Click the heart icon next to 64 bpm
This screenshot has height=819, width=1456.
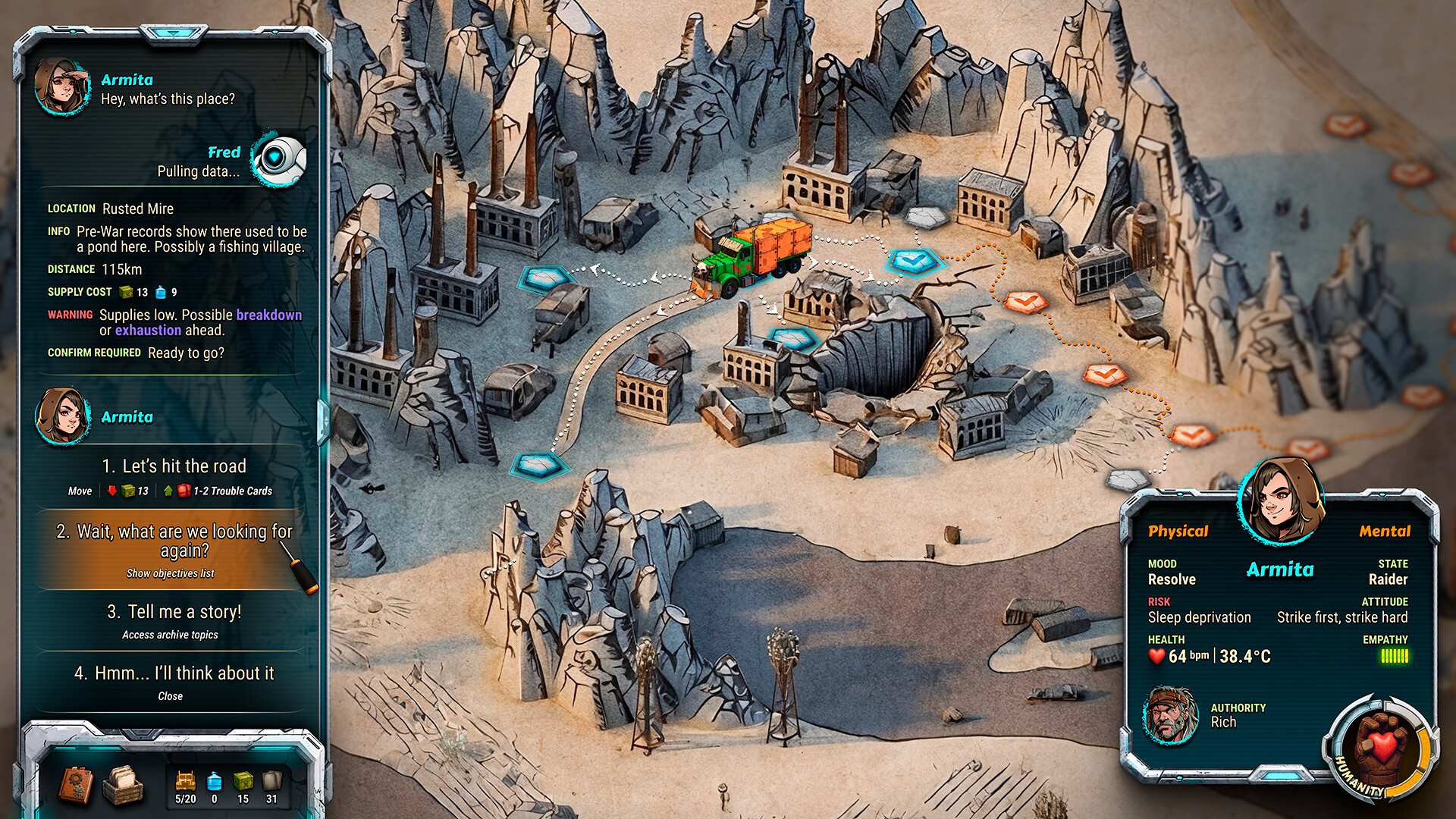[1159, 657]
